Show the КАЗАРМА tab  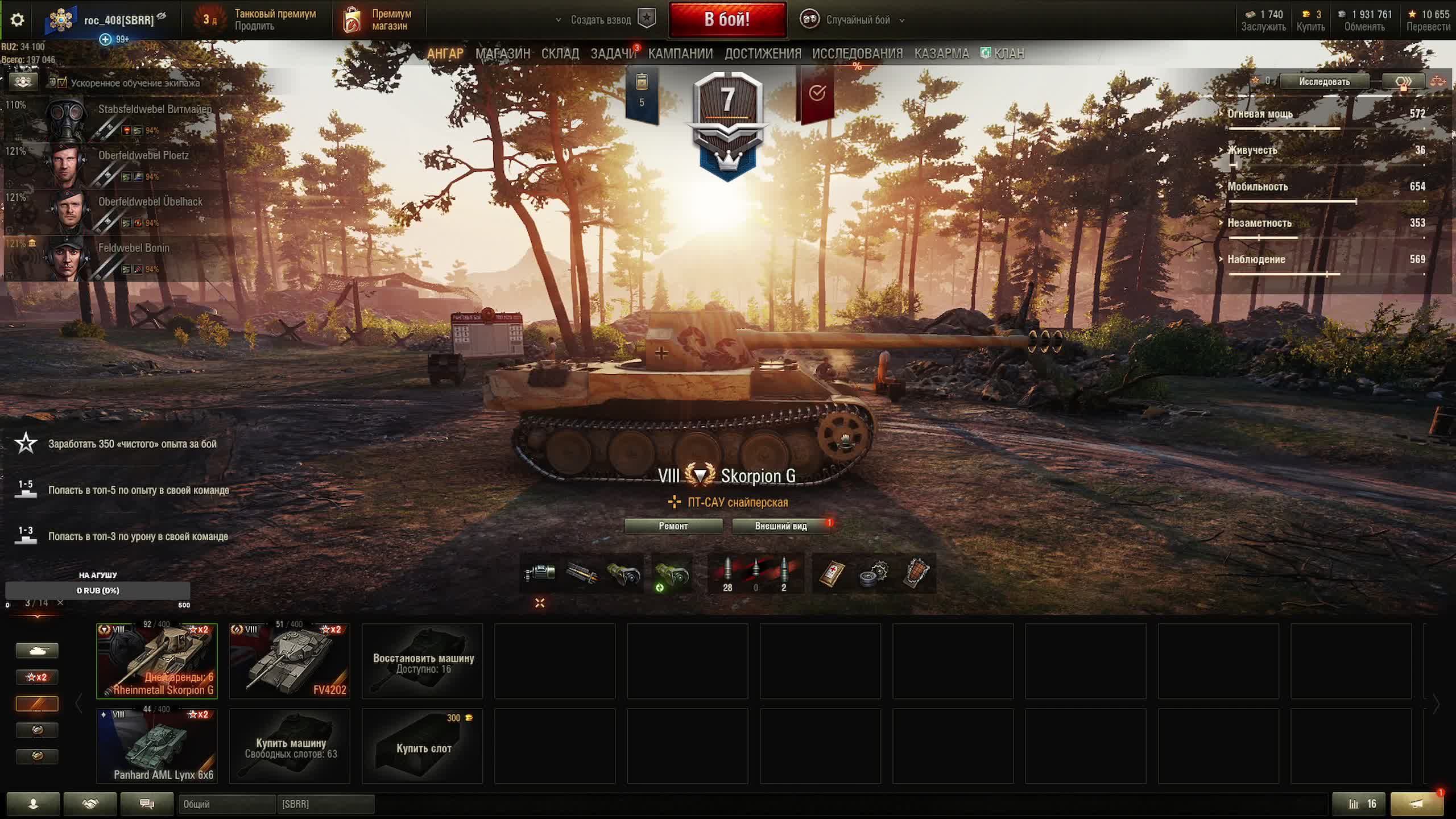(x=941, y=53)
